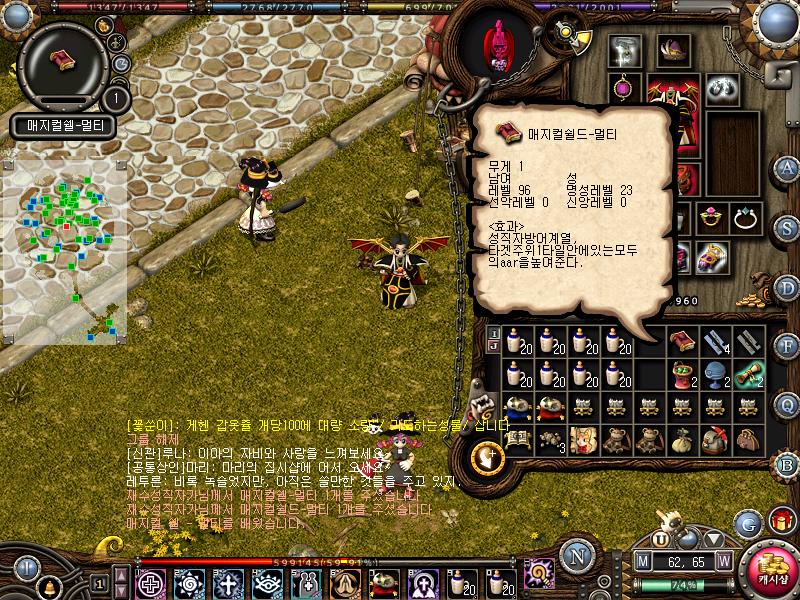Click the round S side button
This screenshot has height=600, width=800.
pos(787,227)
